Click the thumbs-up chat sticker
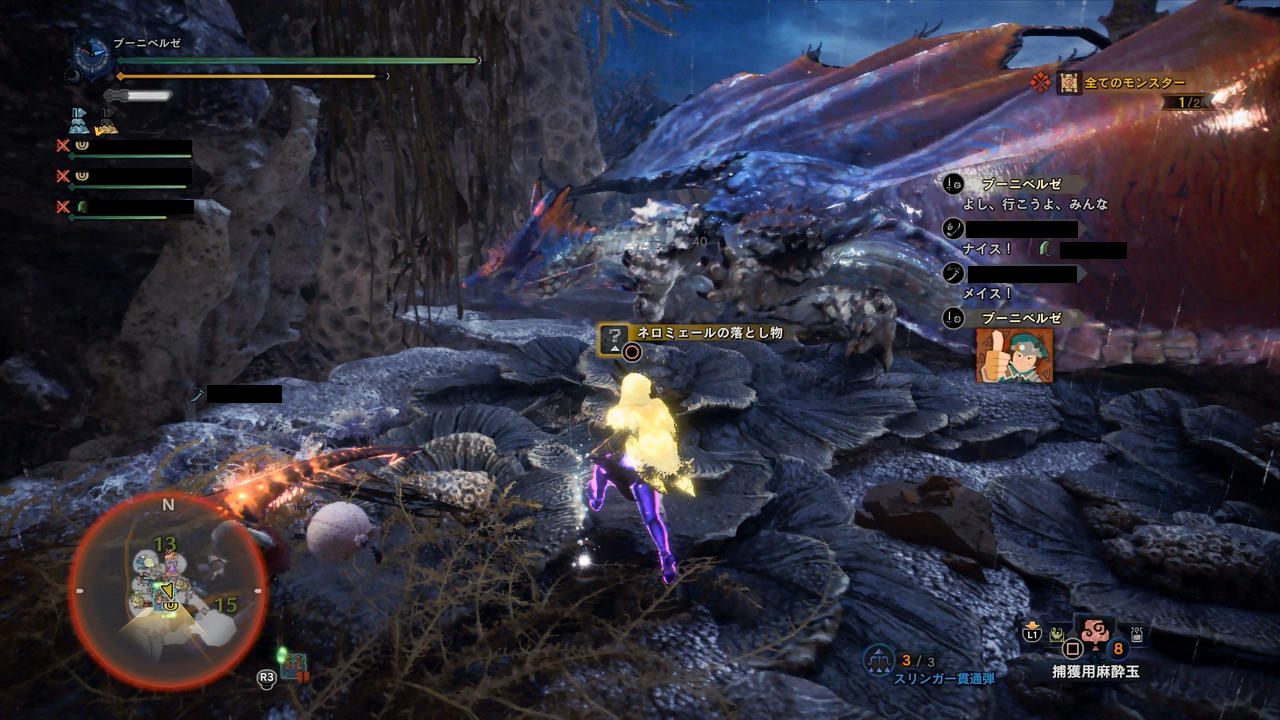Screen dimensions: 1280x720 click(1014, 355)
